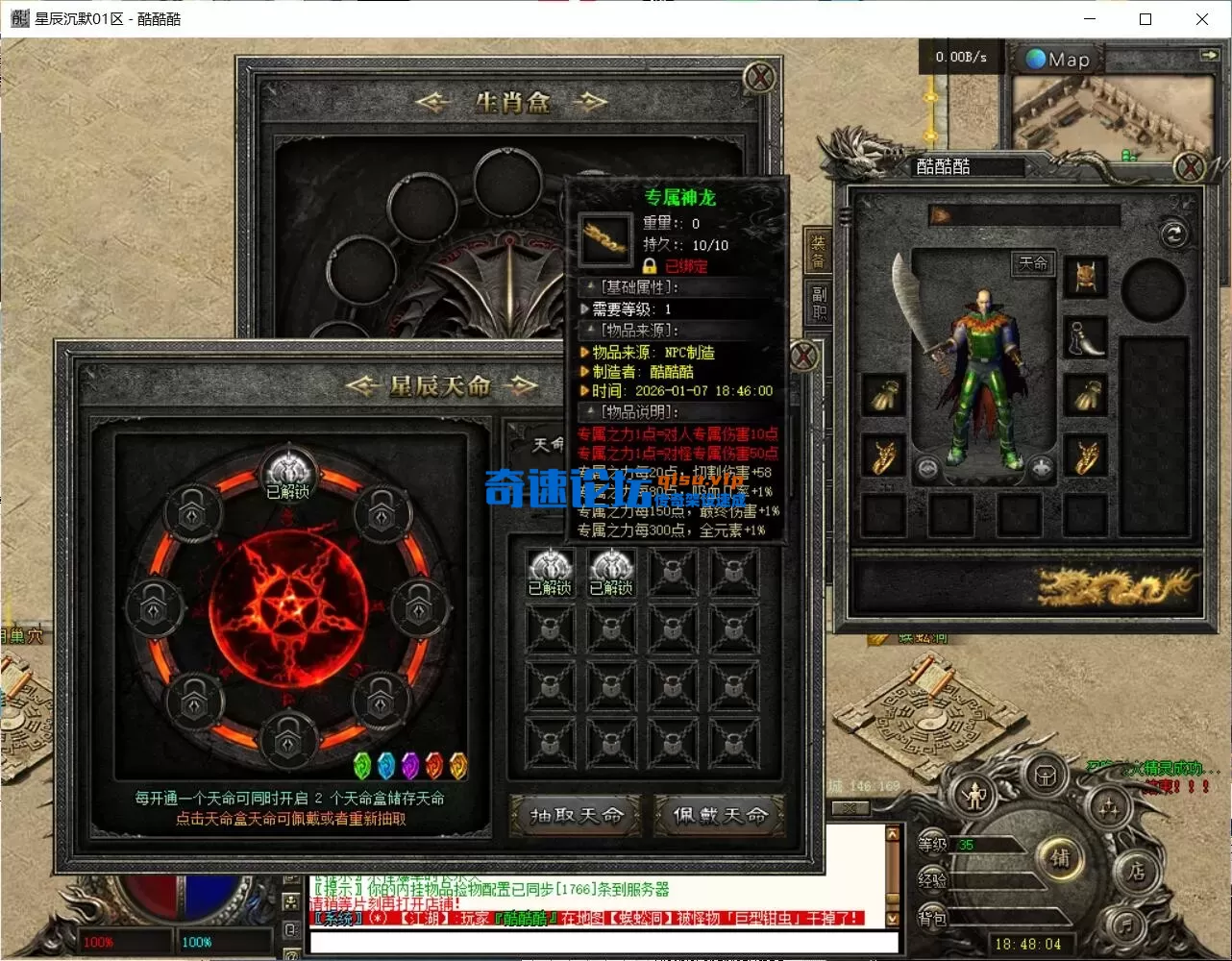The width and height of the screenshot is (1232, 961).
Task: Click the 经验 experience bar
Action: coord(961,881)
